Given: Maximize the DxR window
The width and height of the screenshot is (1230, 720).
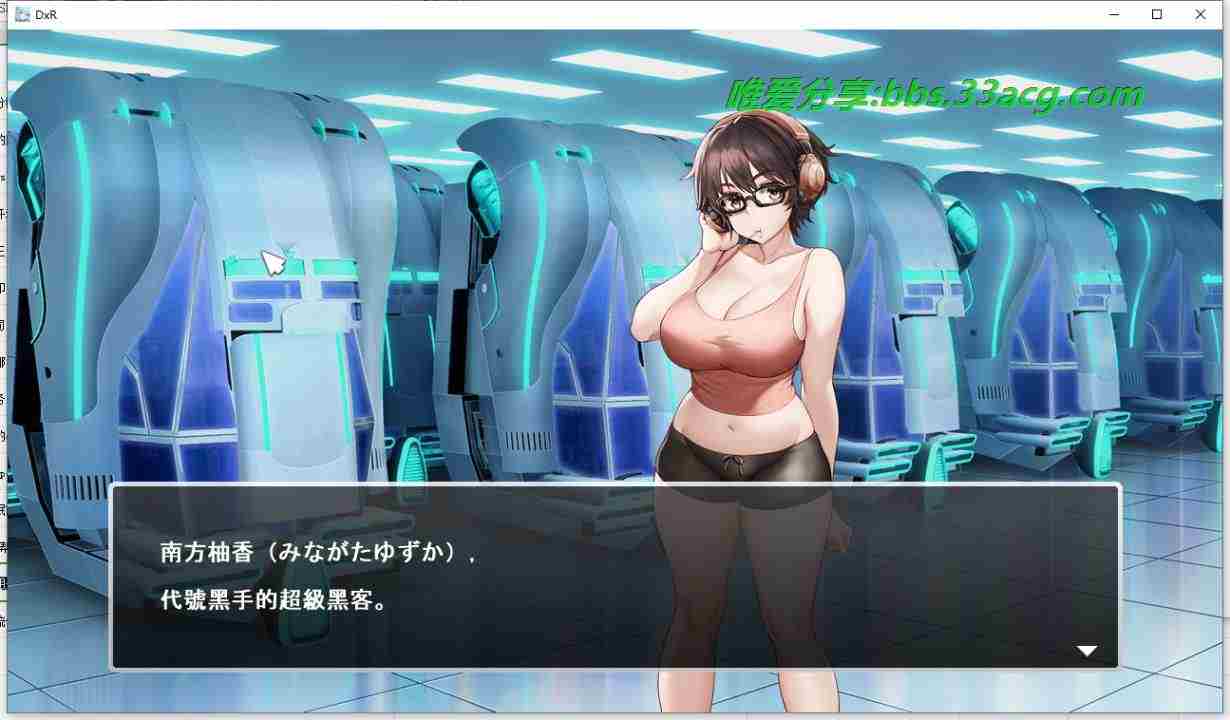Looking at the screenshot, I should click(1157, 15).
